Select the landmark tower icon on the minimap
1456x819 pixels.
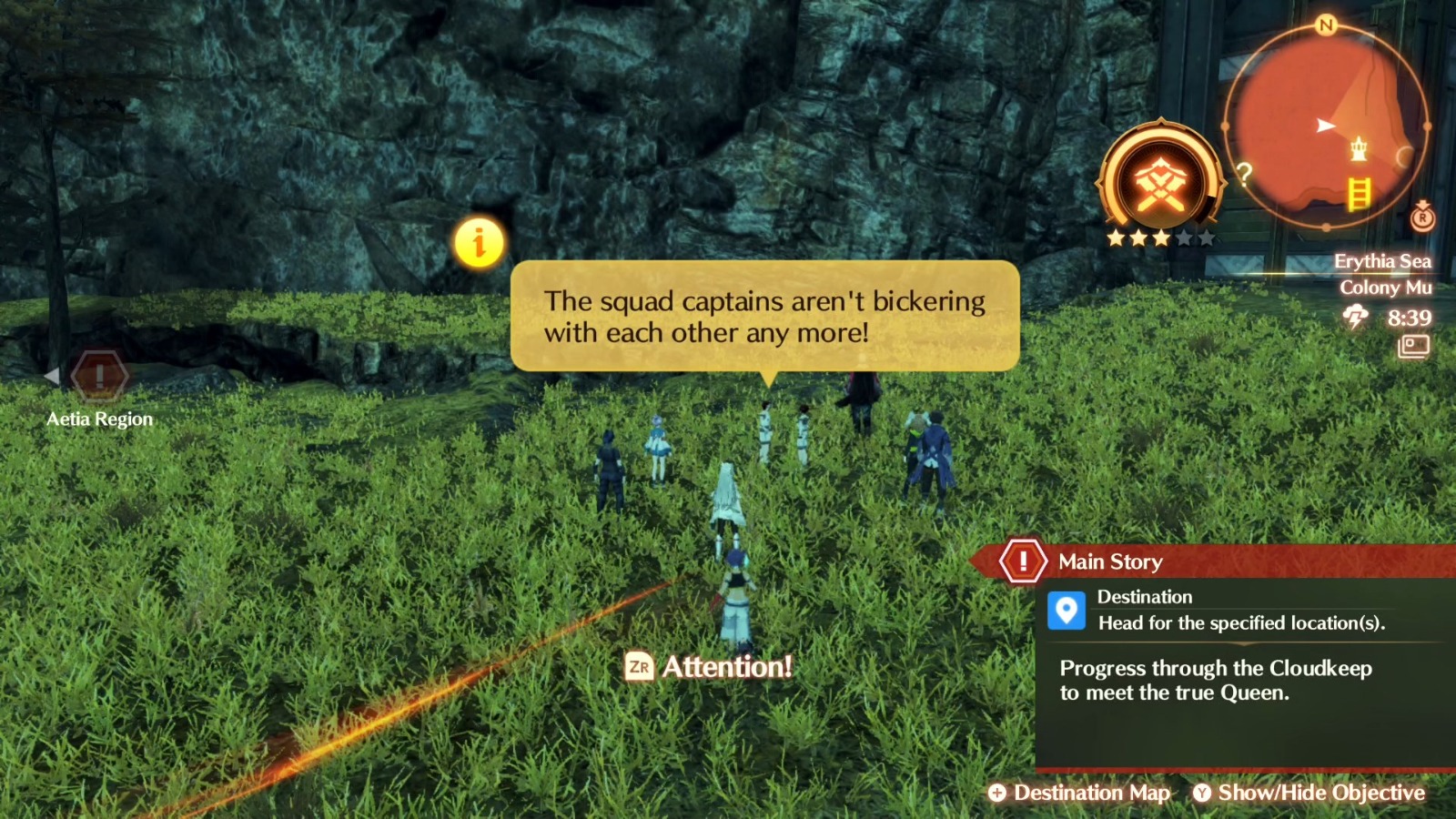pyautogui.click(x=1359, y=148)
